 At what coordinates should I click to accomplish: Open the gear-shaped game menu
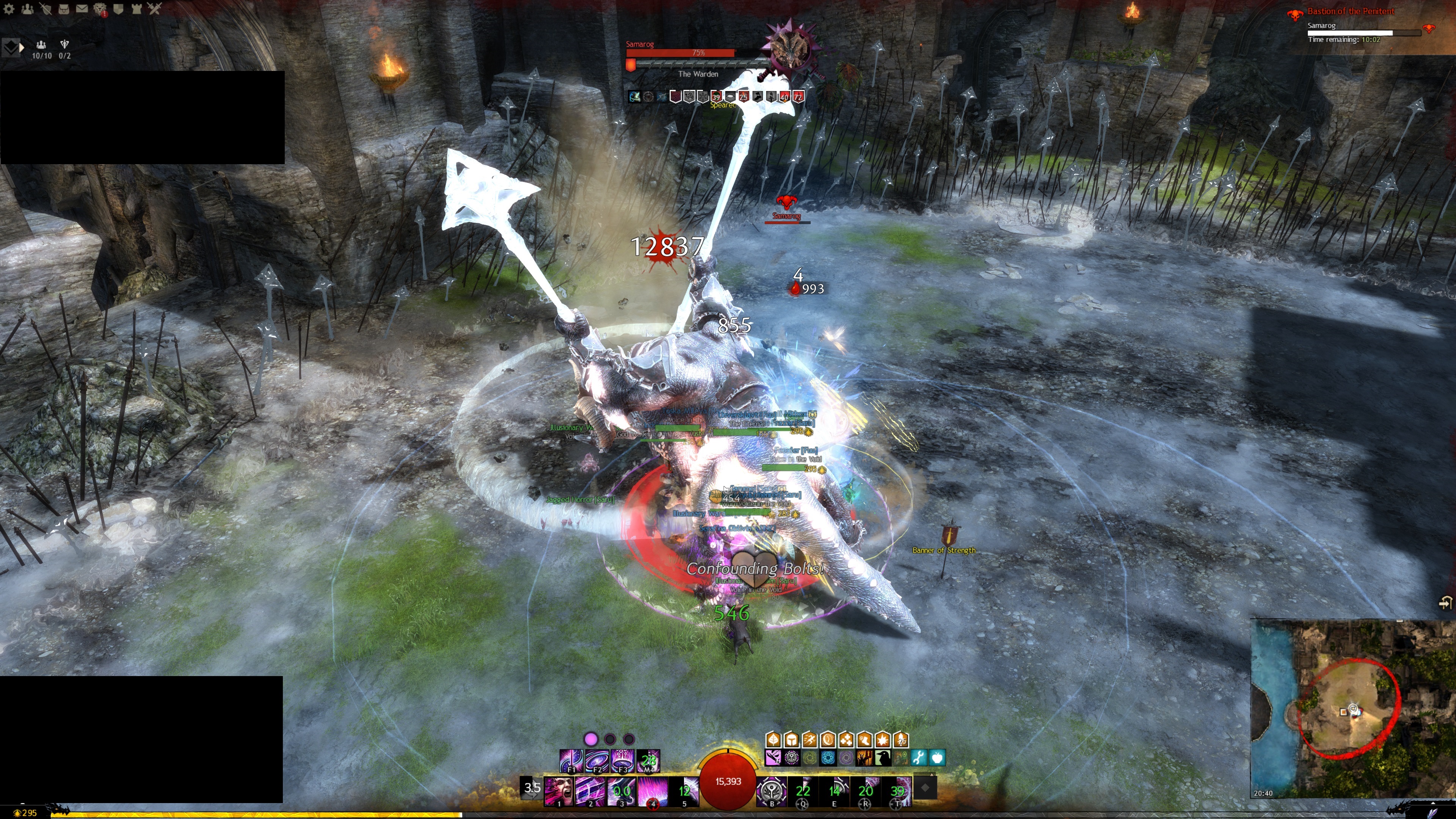9,8
